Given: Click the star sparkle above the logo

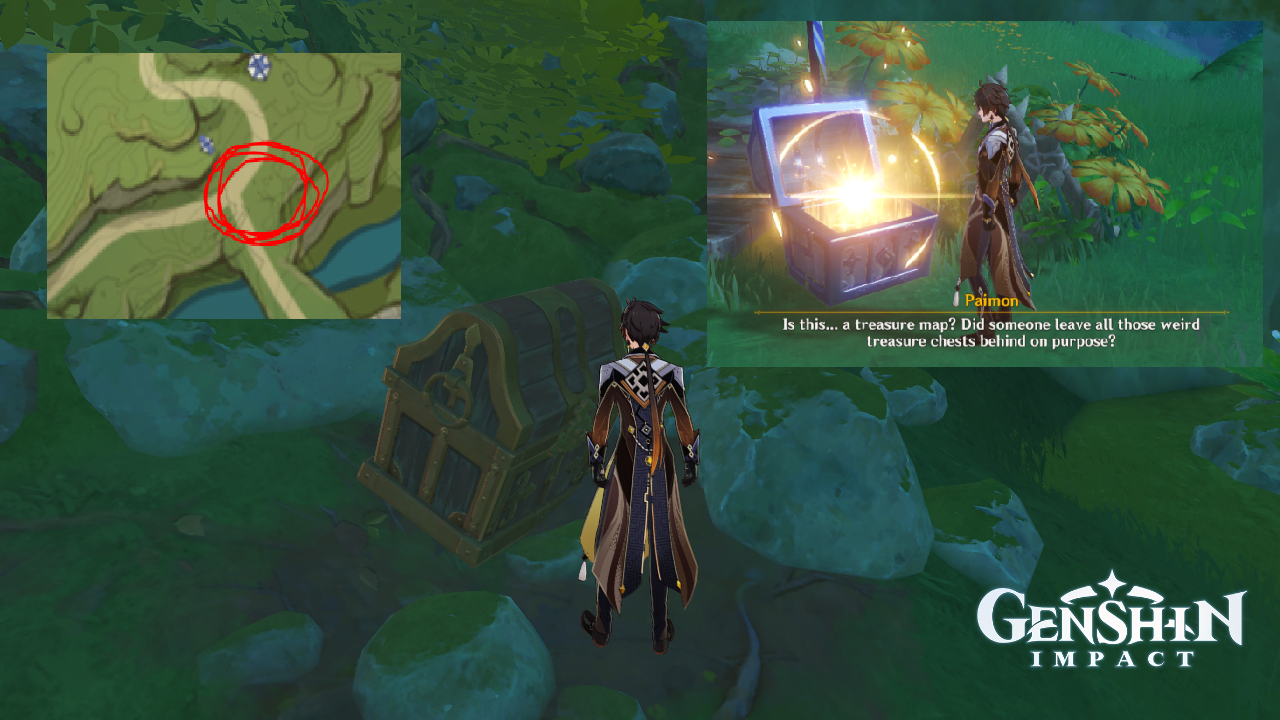Looking at the screenshot, I should (1110, 580).
